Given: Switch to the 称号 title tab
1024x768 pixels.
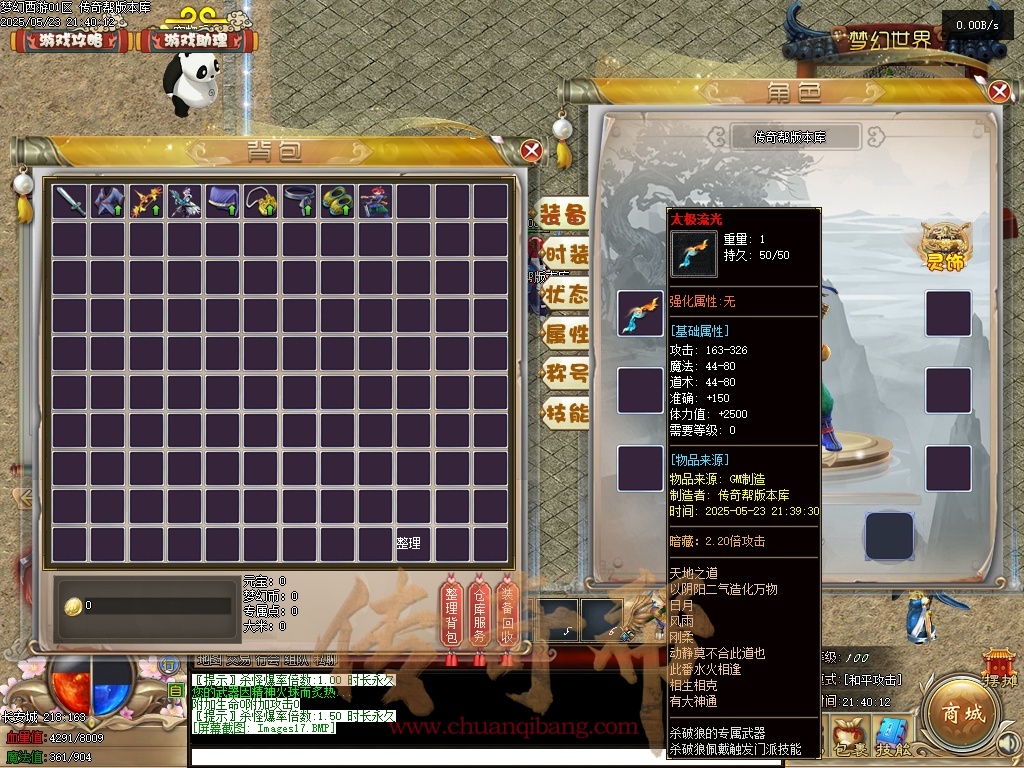Looking at the screenshot, I should tap(565, 374).
